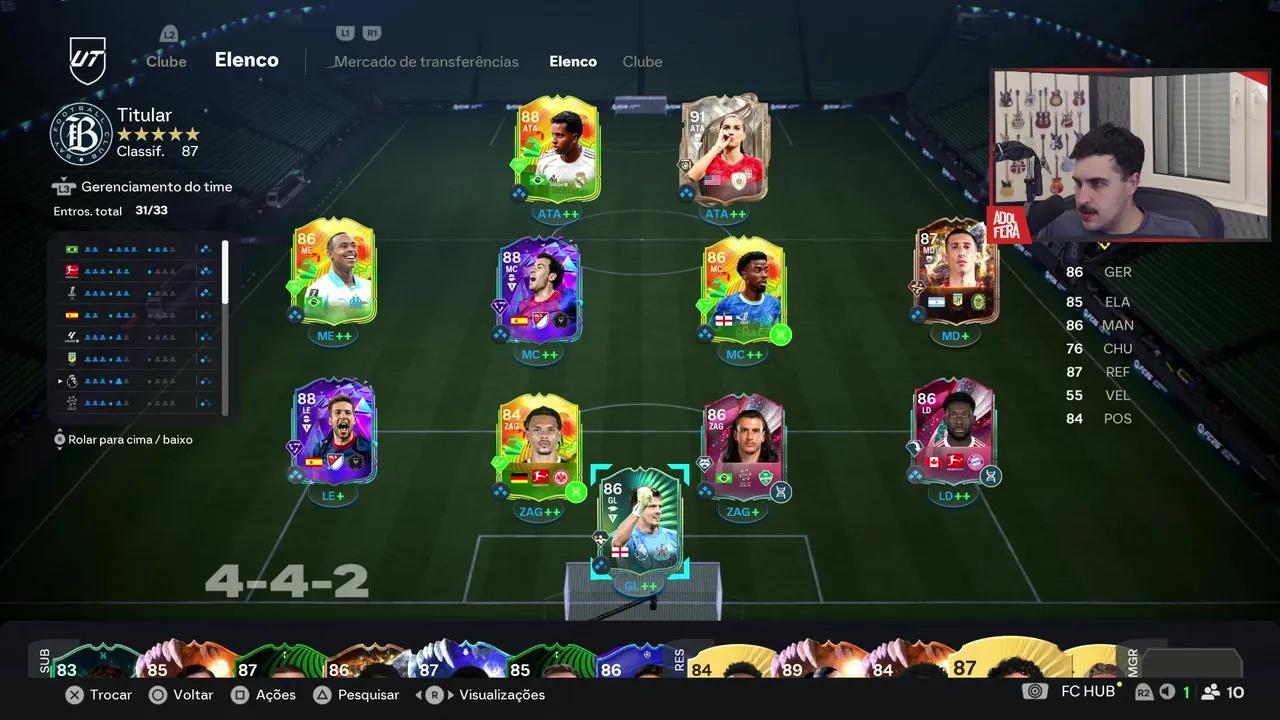Viewport: 1280px width, 720px height.
Task: Click the La Liga league icon in the sidebar
Action: point(70,337)
